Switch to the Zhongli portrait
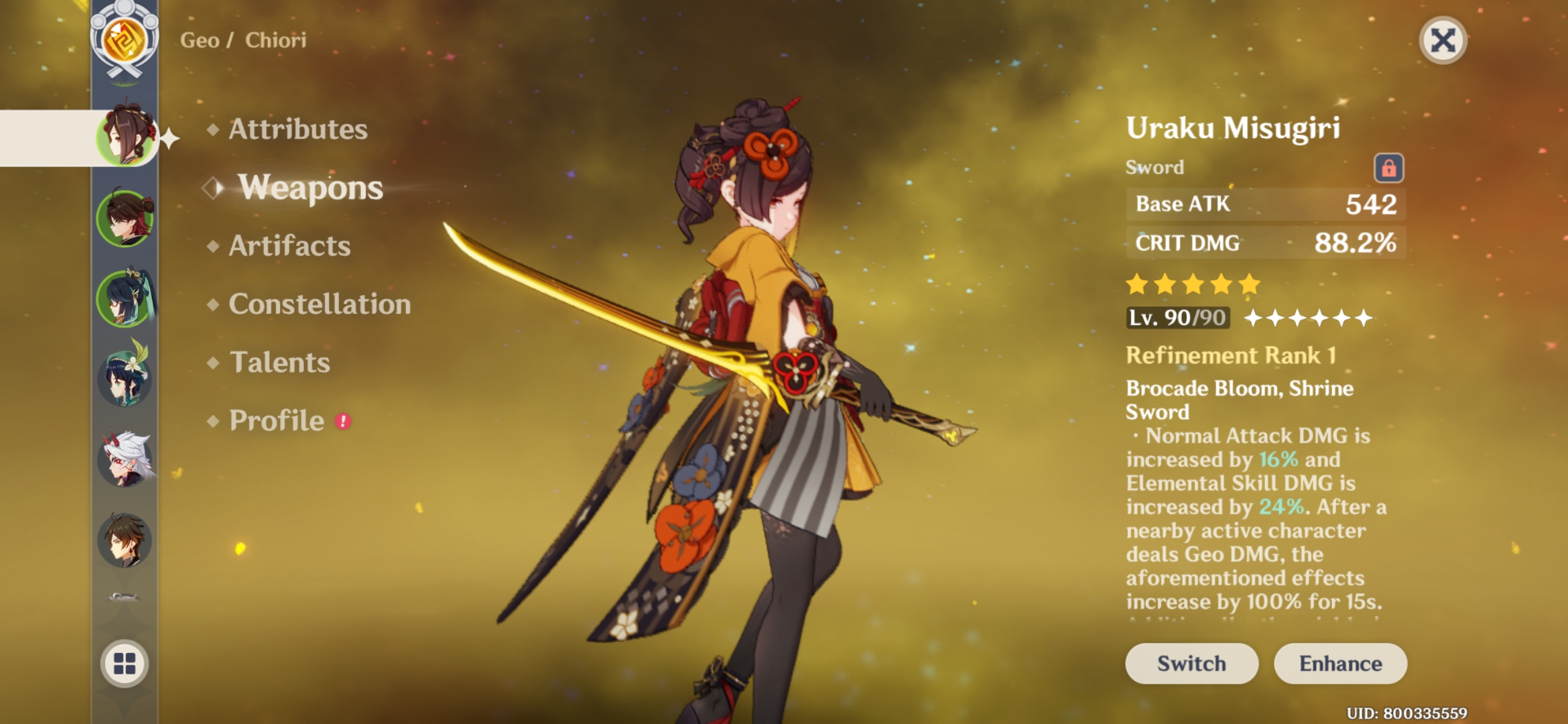The image size is (1568, 724). (x=125, y=540)
